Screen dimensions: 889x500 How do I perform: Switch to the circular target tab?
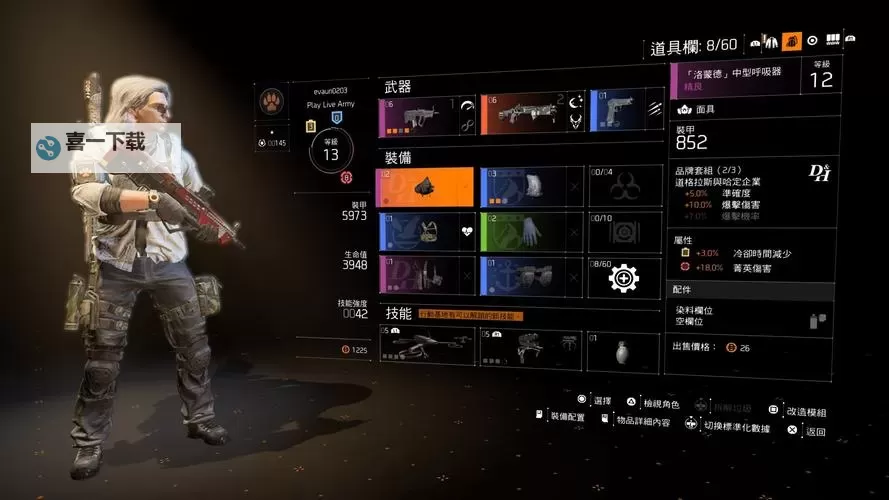click(x=812, y=41)
